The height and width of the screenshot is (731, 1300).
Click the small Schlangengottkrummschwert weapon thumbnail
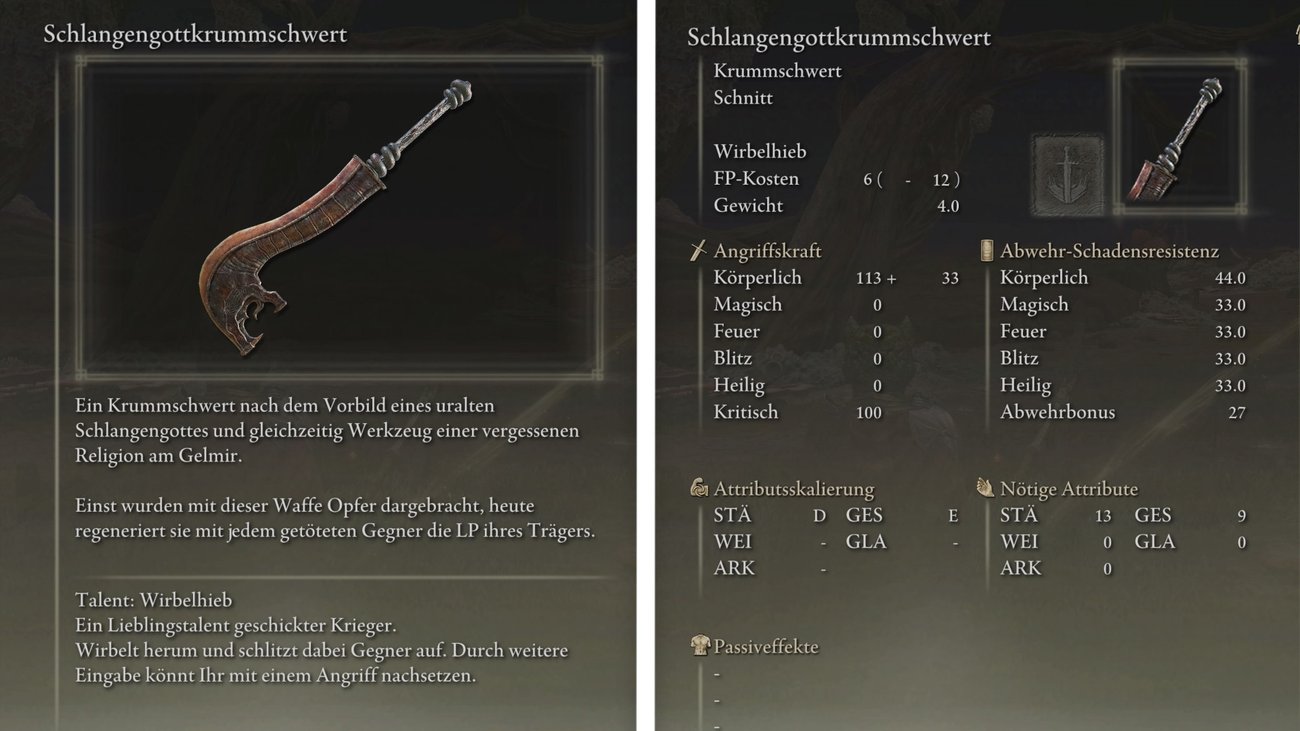coord(1180,139)
